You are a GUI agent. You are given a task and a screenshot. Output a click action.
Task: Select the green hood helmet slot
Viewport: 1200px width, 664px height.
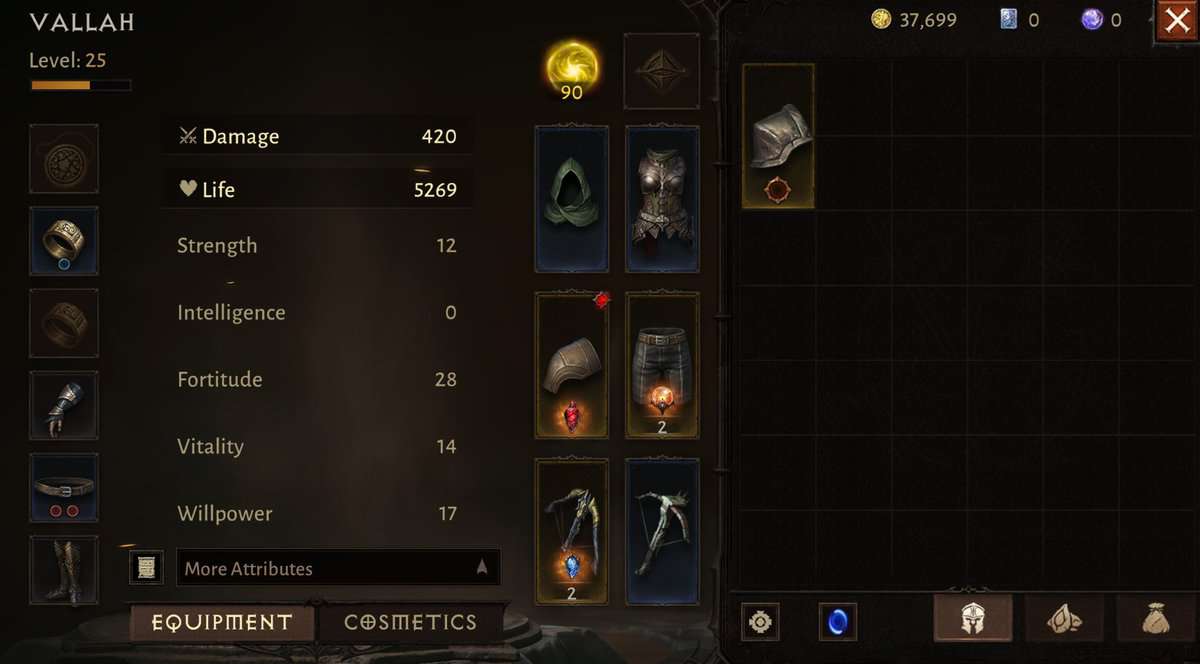pos(572,199)
